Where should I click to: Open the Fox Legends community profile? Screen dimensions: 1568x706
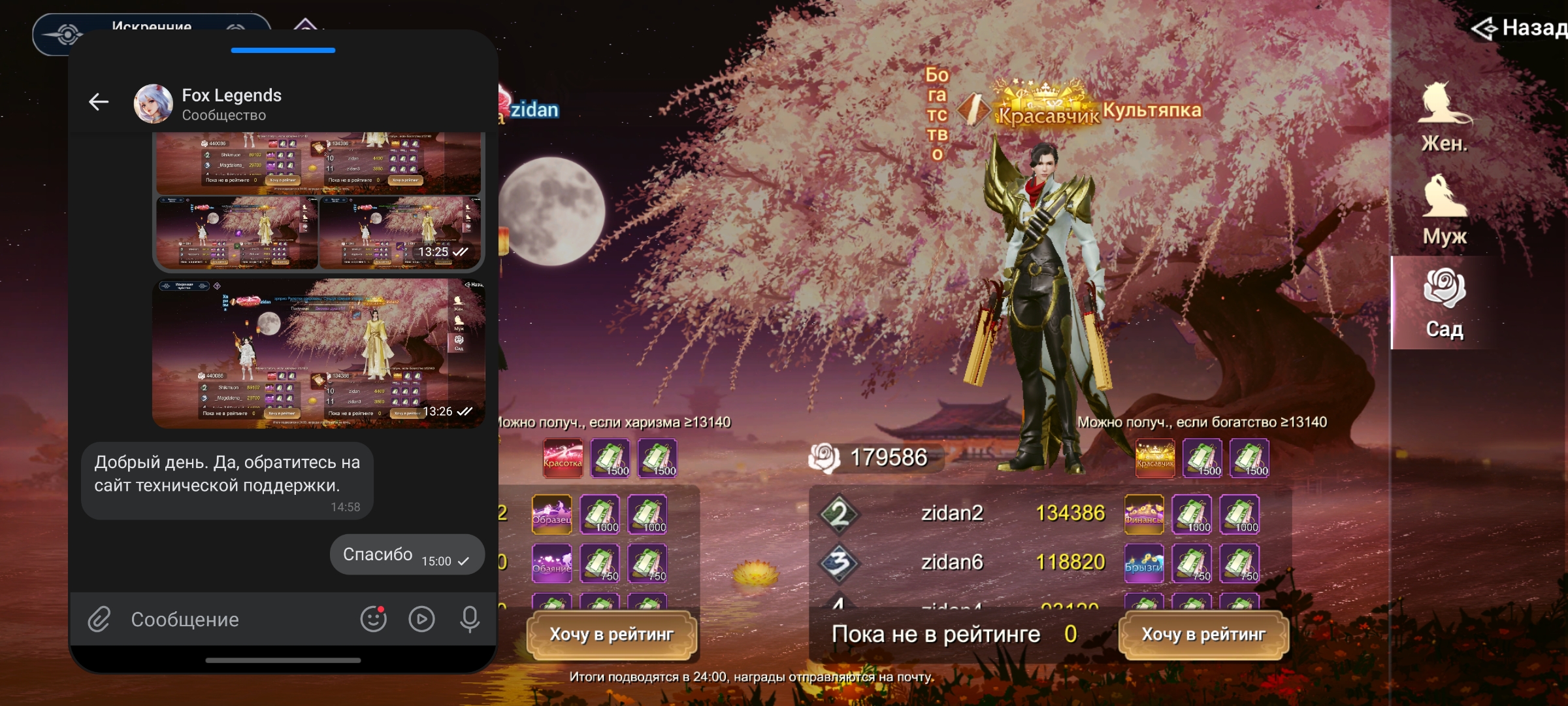click(x=231, y=103)
